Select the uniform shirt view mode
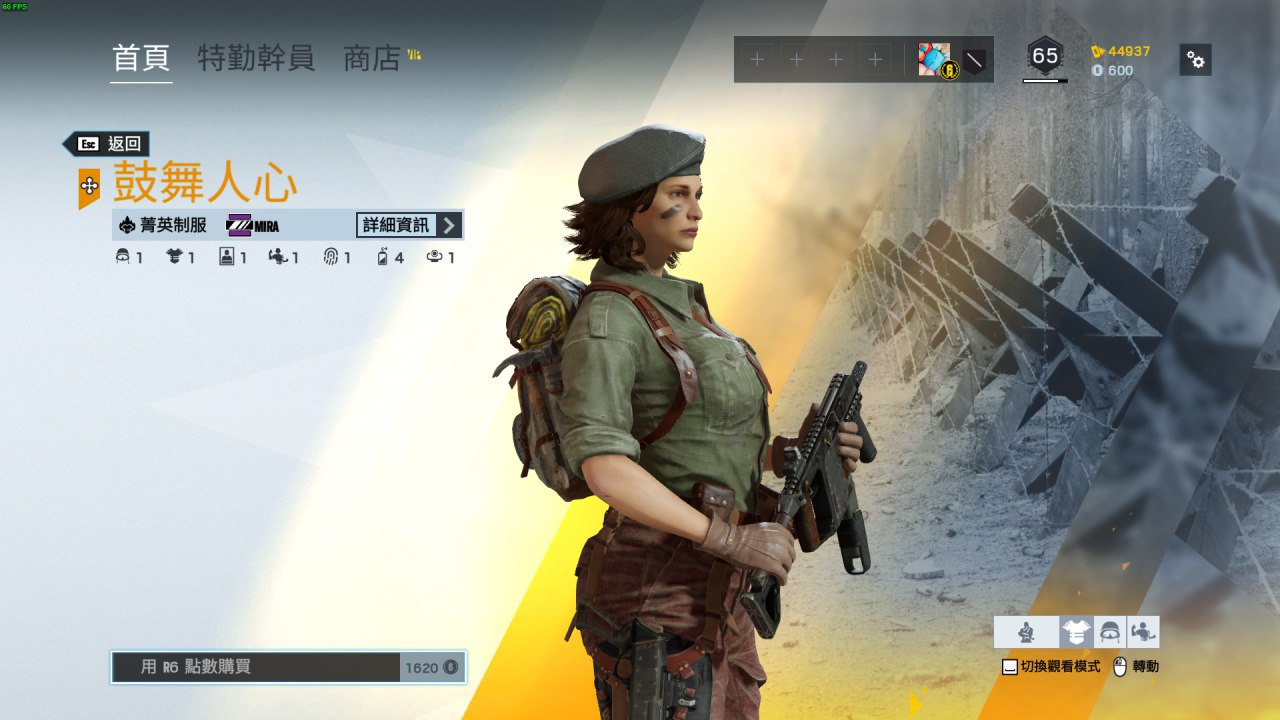 [x=1076, y=632]
